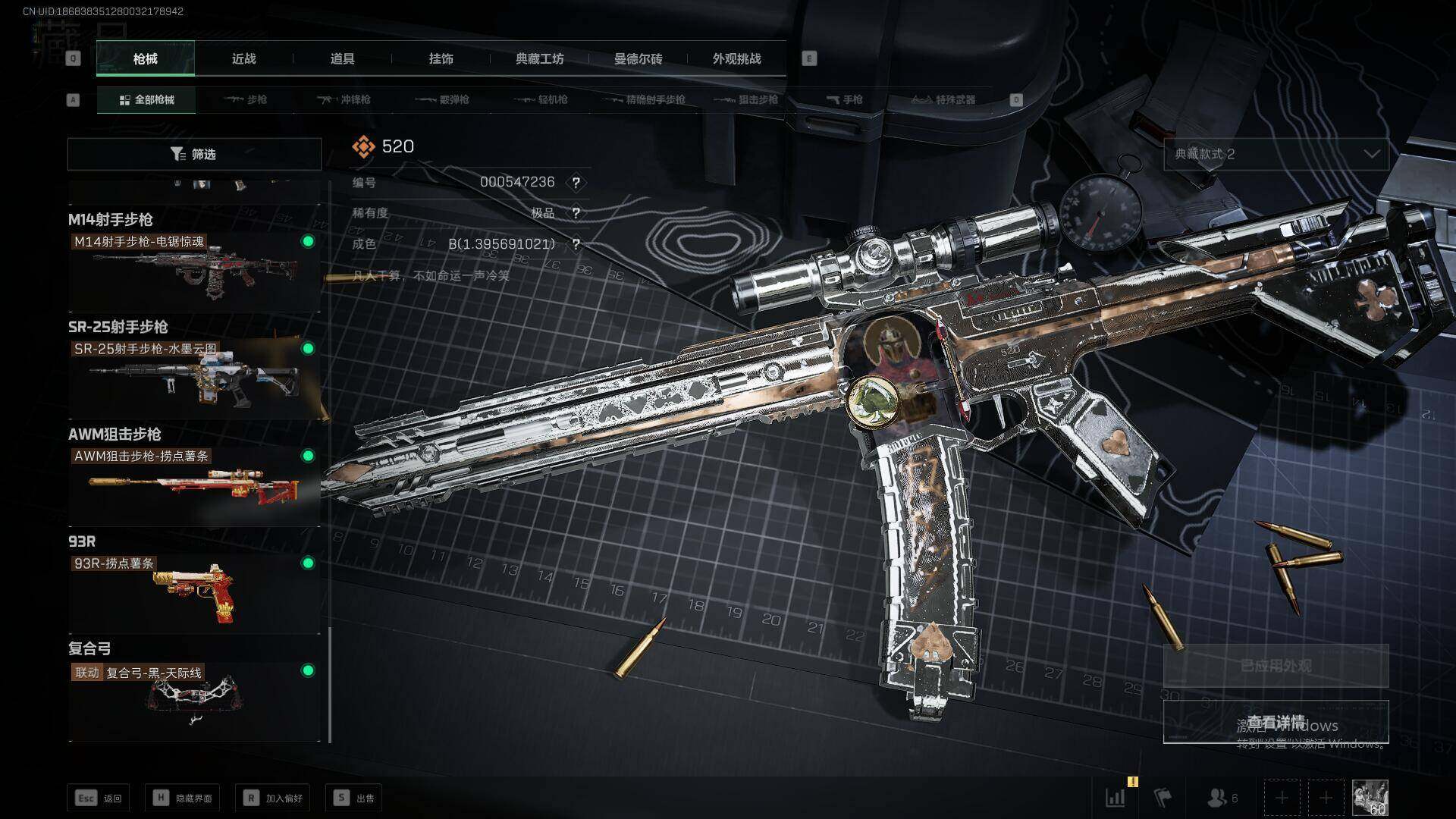1456x819 pixels.
Task: Show the 成色 wear help tooltip
Action: pyautogui.click(x=576, y=244)
